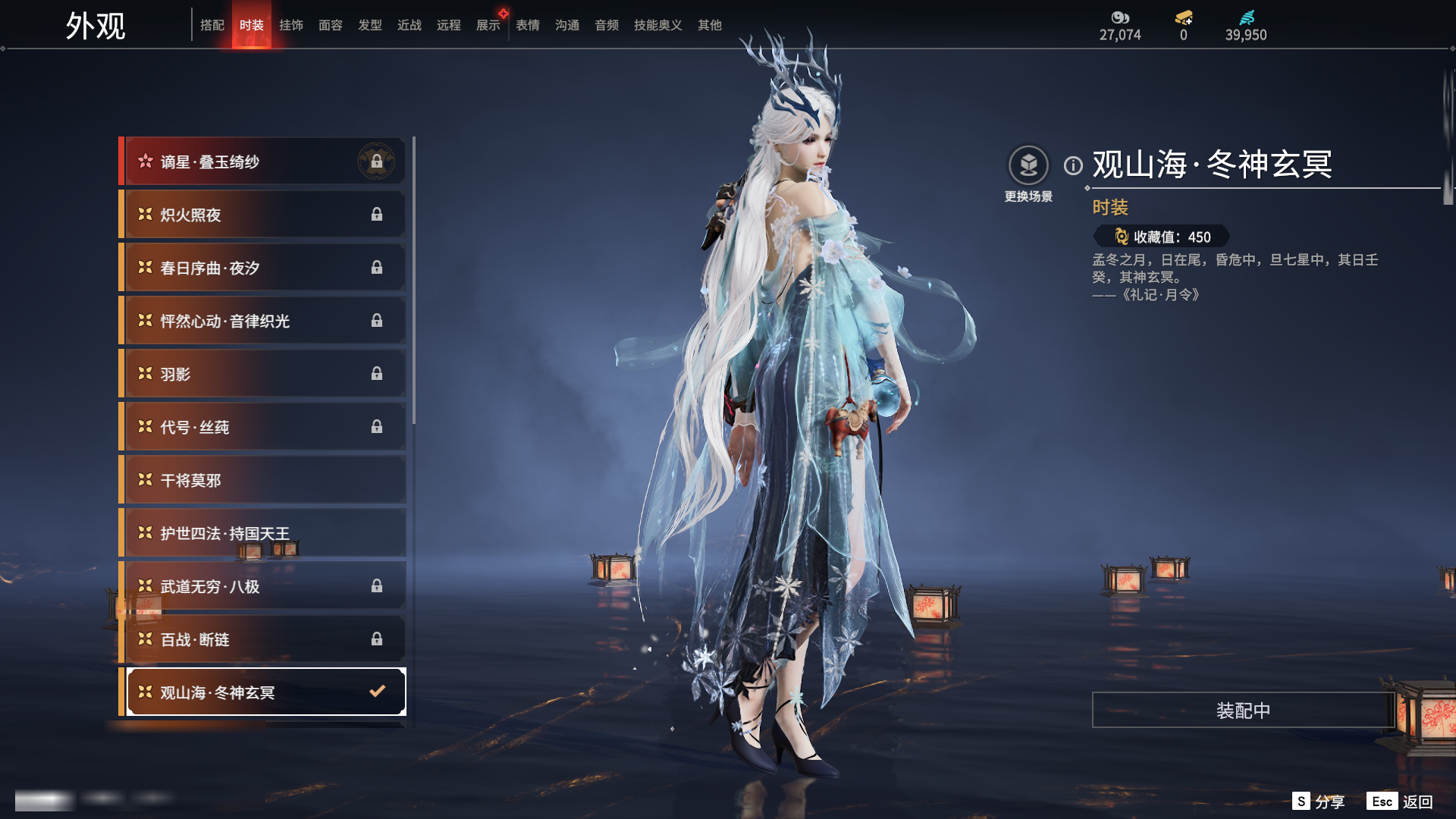Click the 更换场景 change scene icon
The image size is (1456, 819).
1028,165
